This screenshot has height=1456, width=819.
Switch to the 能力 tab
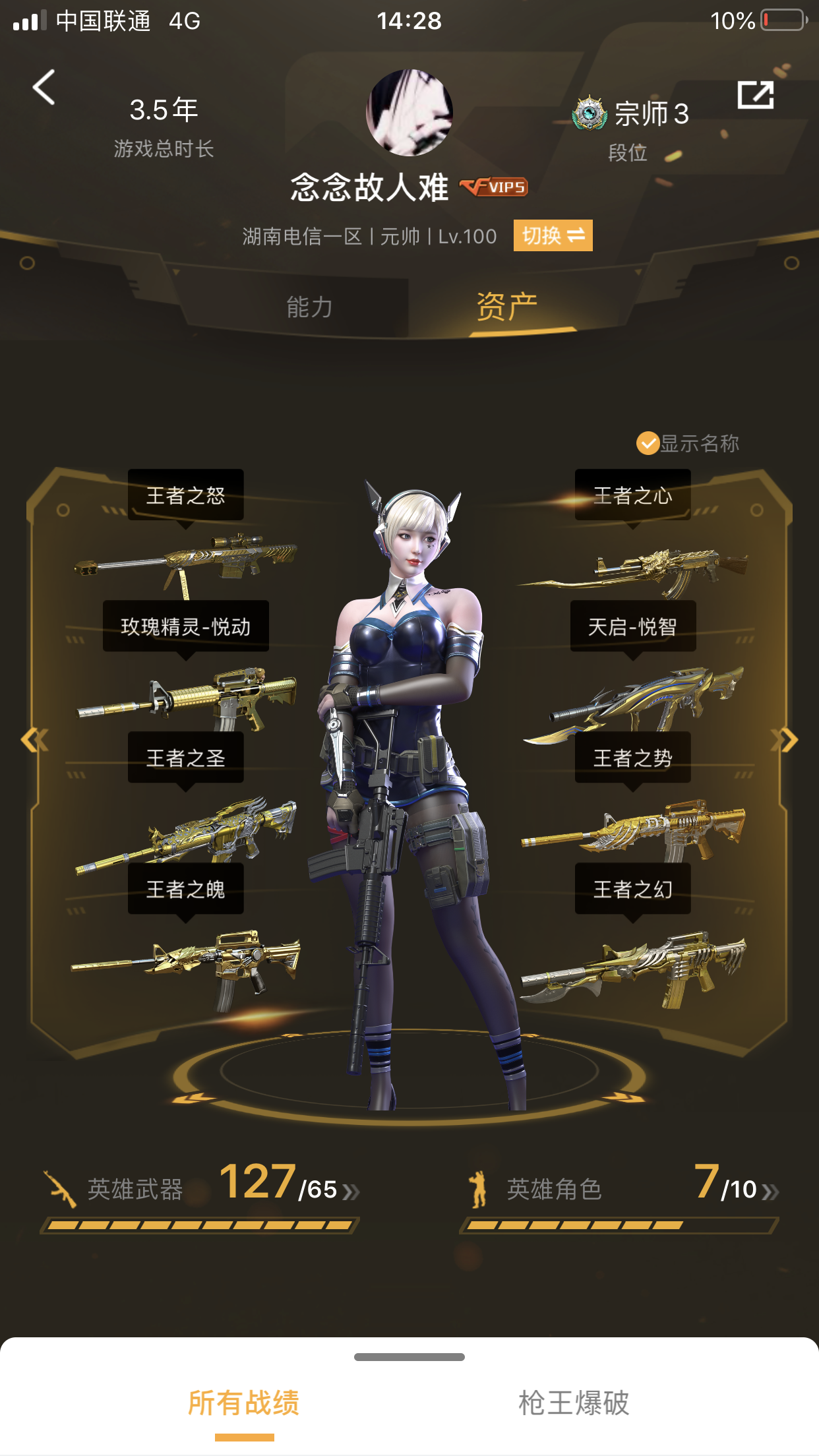tap(309, 307)
